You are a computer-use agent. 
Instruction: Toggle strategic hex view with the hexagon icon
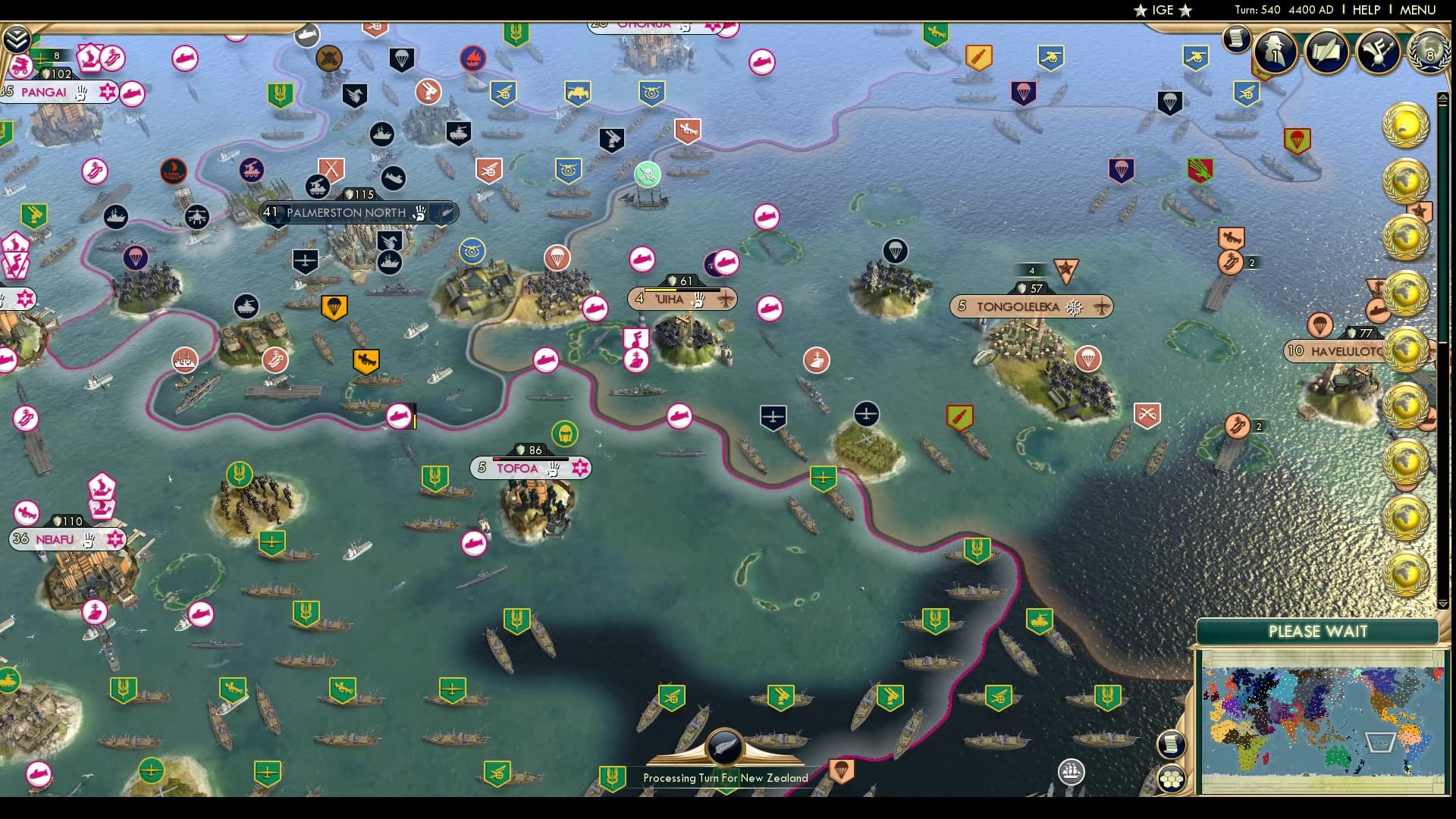coord(1172,780)
